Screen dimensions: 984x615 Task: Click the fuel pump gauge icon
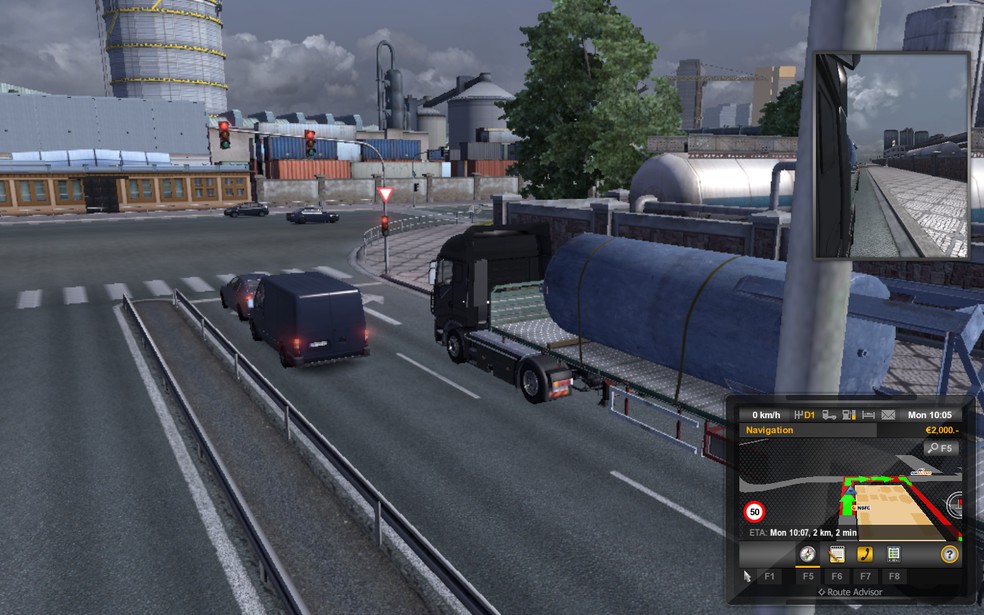[848, 415]
